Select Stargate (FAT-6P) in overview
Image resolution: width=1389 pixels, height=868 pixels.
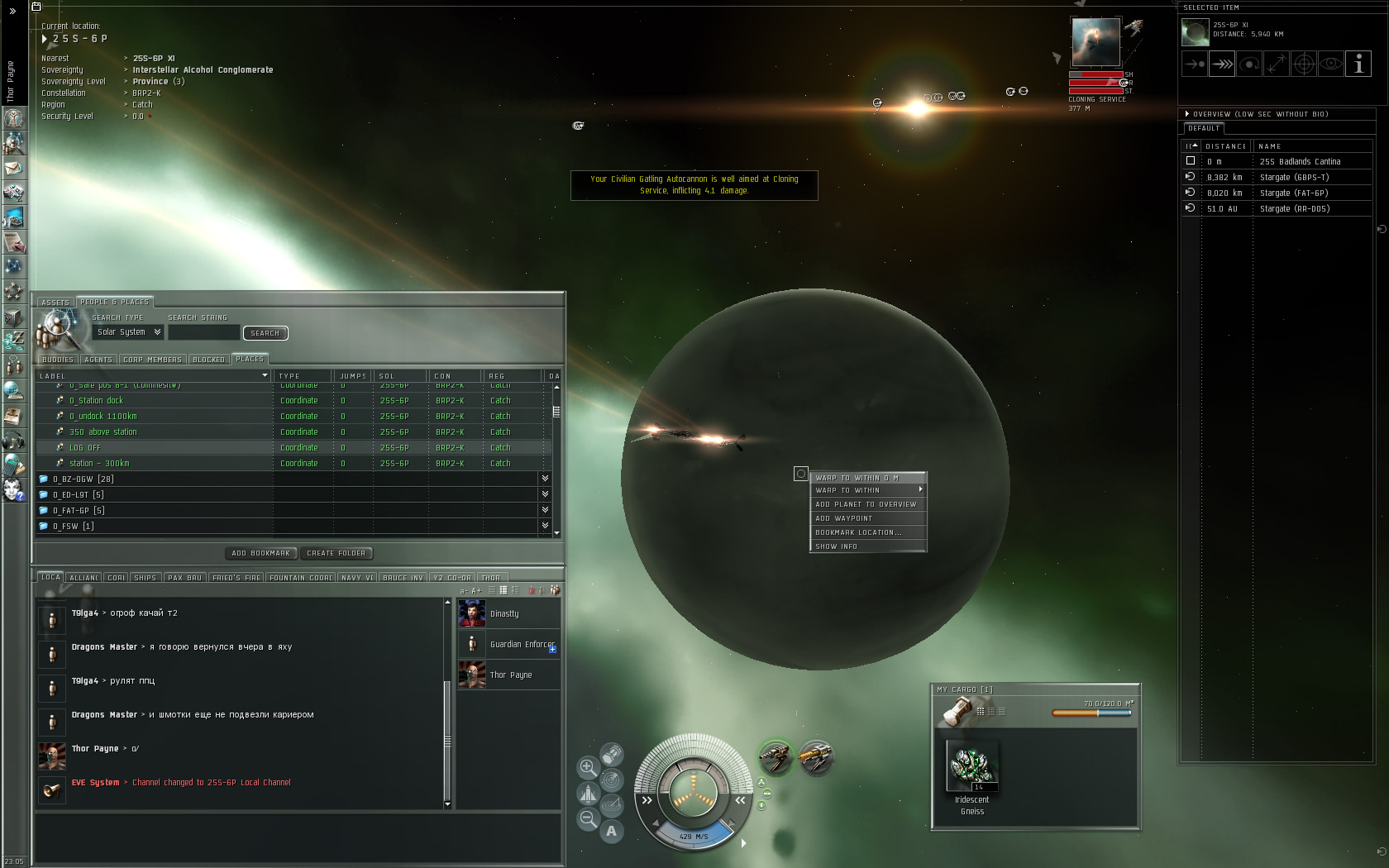(1293, 193)
